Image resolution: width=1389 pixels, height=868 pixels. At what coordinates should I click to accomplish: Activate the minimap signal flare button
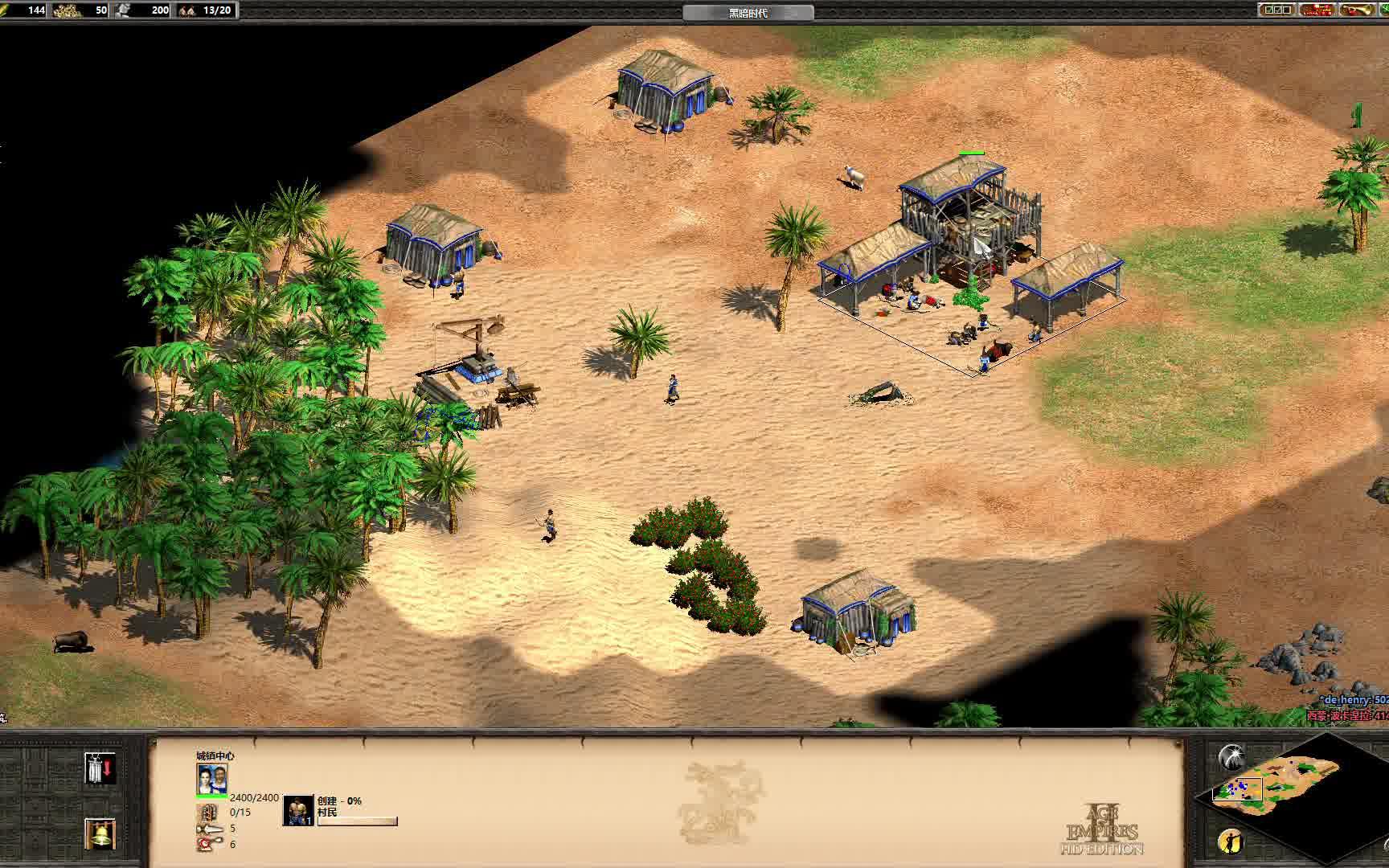pos(1231,756)
